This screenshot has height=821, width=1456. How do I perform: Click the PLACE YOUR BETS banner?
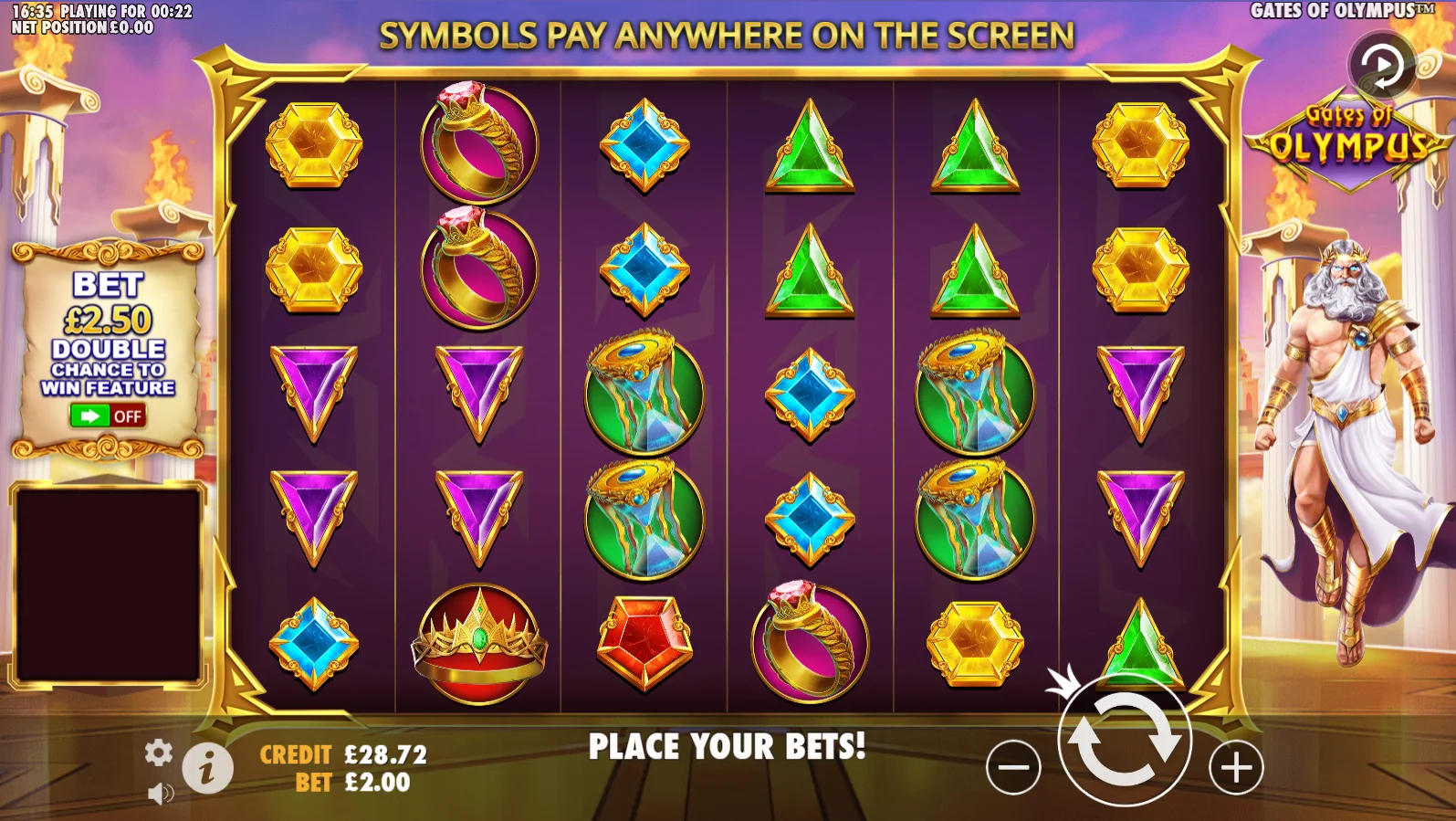coord(728,747)
